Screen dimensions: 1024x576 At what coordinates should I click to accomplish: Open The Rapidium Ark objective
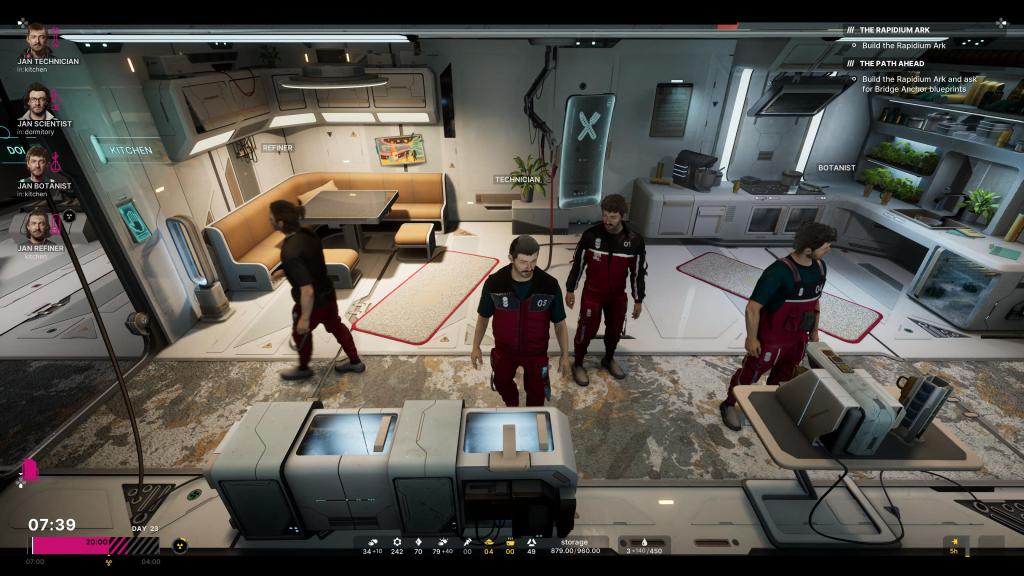894,30
